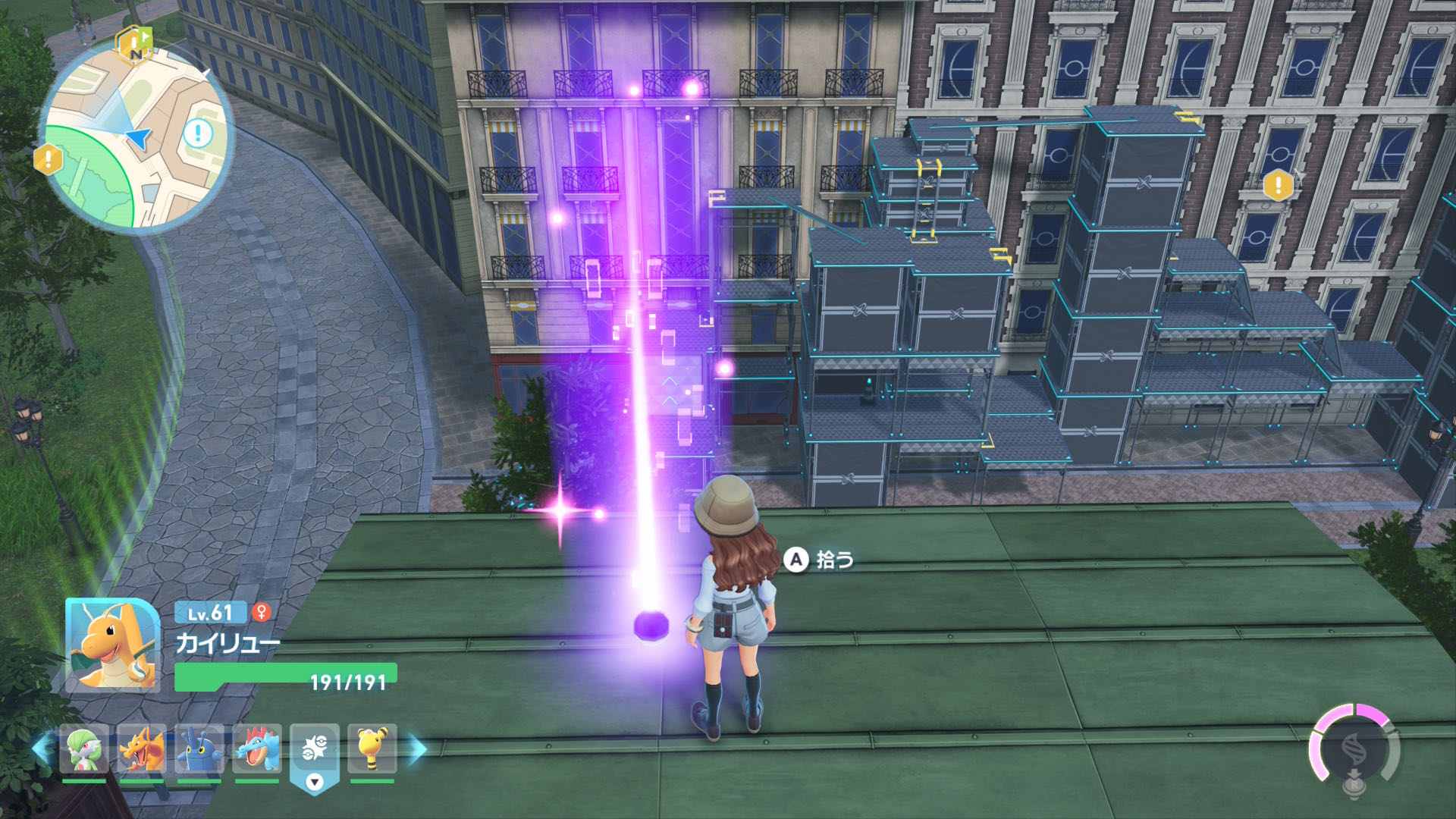
Task: Click the yellow hexagon marker at the minimap's left edge
Action: (x=49, y=159)
